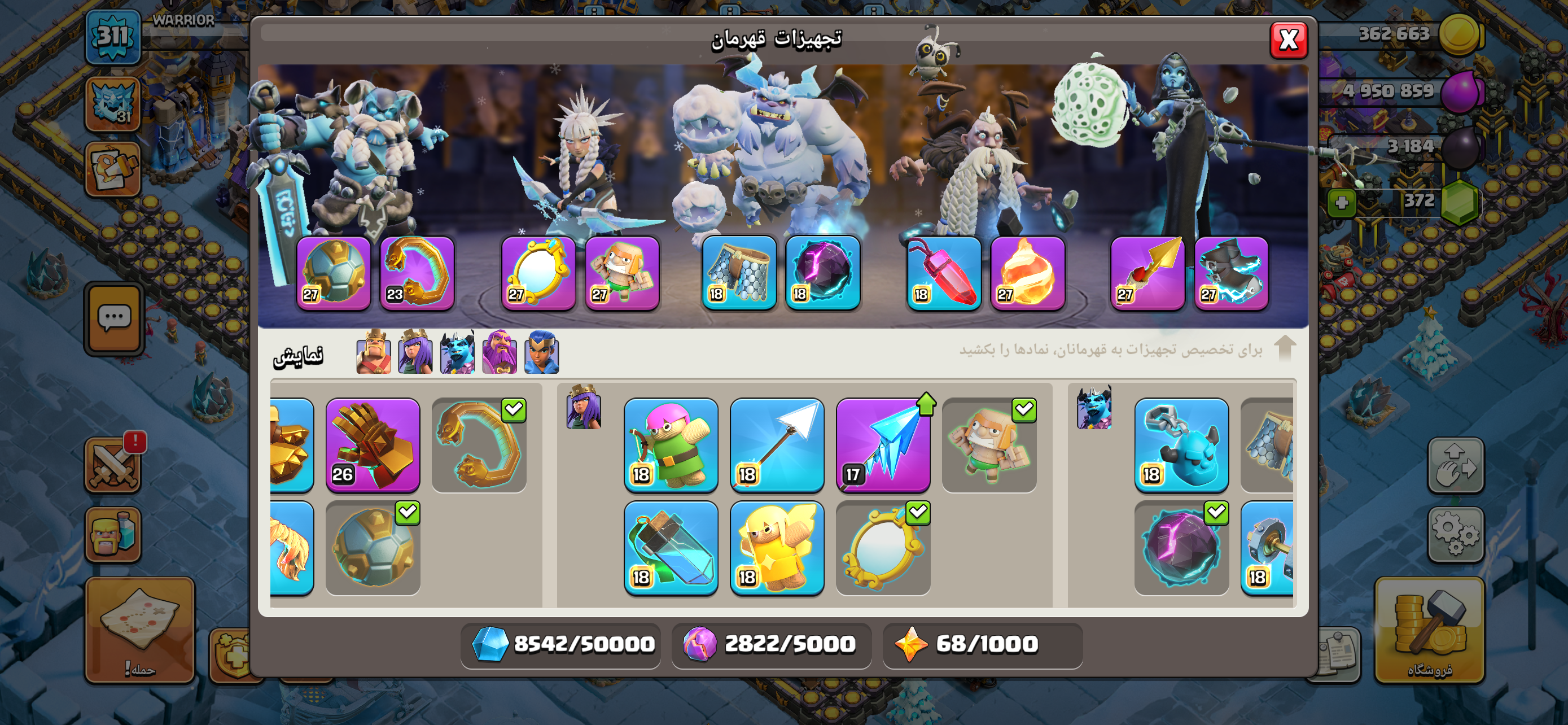
Task: Open the Shop button
Action: pos(1429,630)
